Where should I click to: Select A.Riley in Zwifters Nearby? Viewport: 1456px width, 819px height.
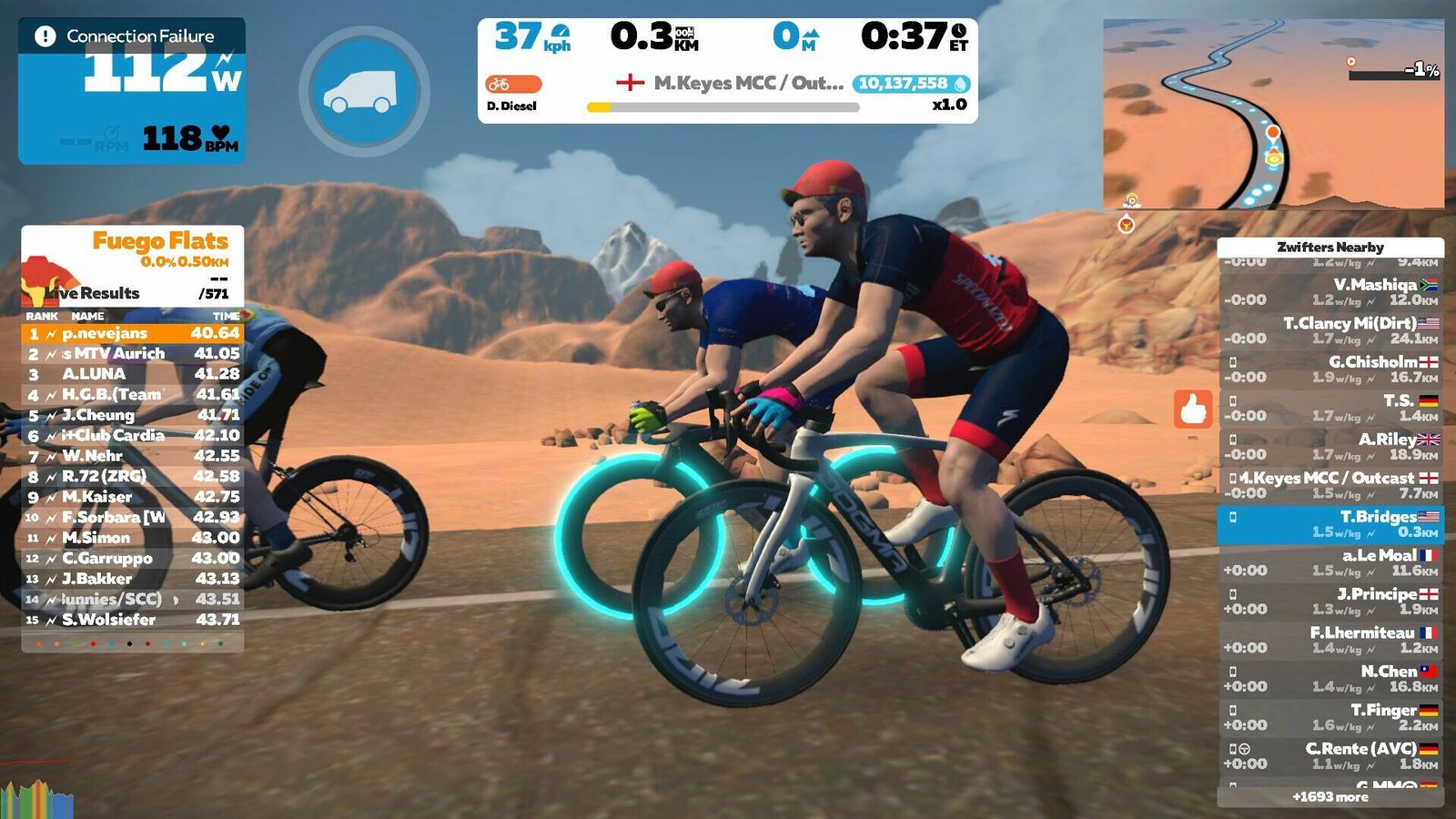[1330, 447]
